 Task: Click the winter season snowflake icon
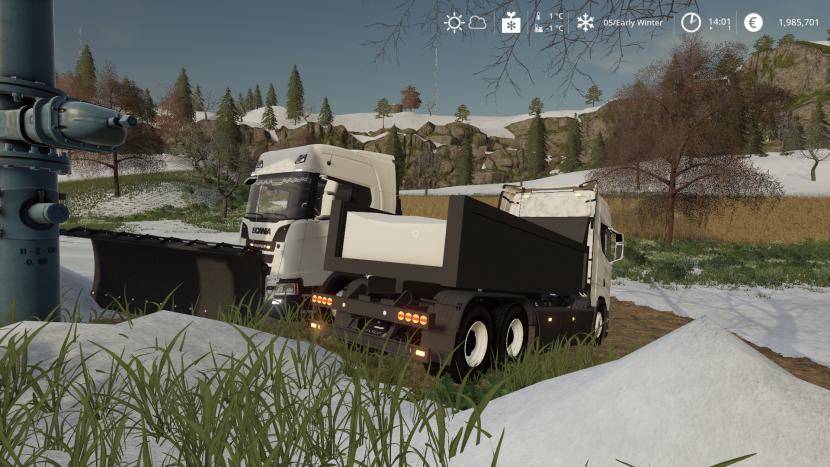click(x=585, y=22)
